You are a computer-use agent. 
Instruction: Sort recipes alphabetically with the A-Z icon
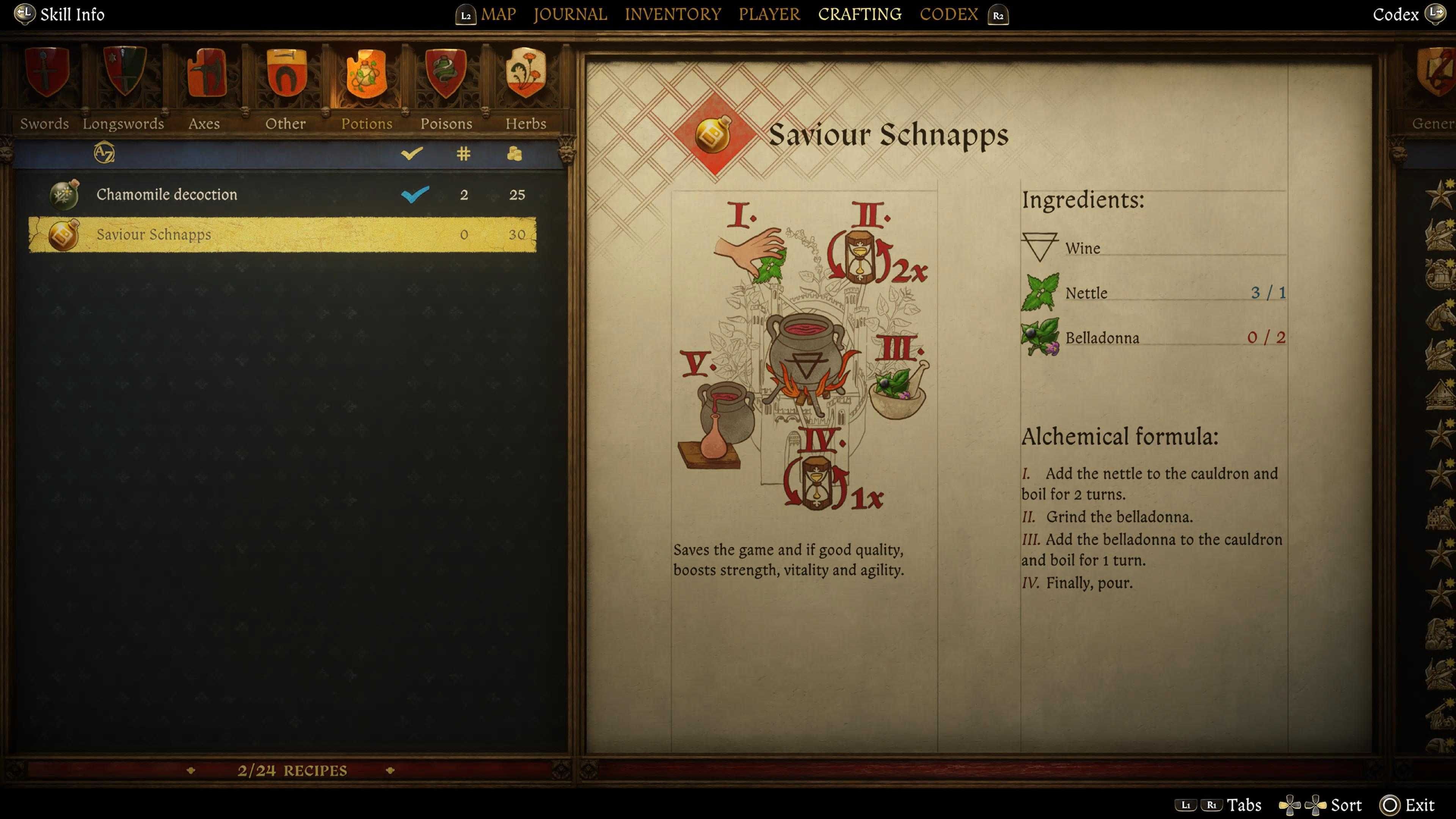pyautogui.click(x=105, y=153)
